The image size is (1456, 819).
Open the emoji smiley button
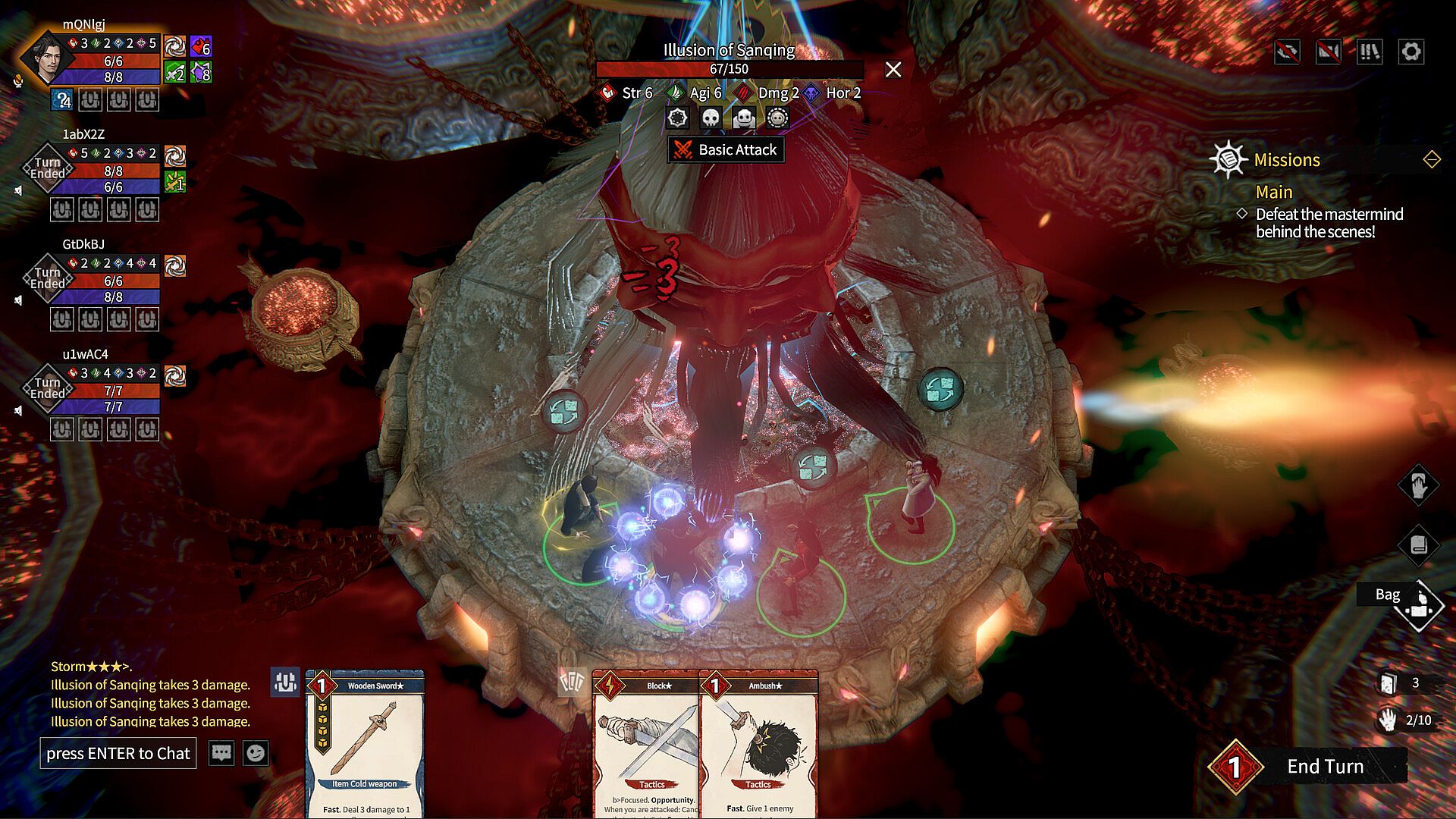256,753
